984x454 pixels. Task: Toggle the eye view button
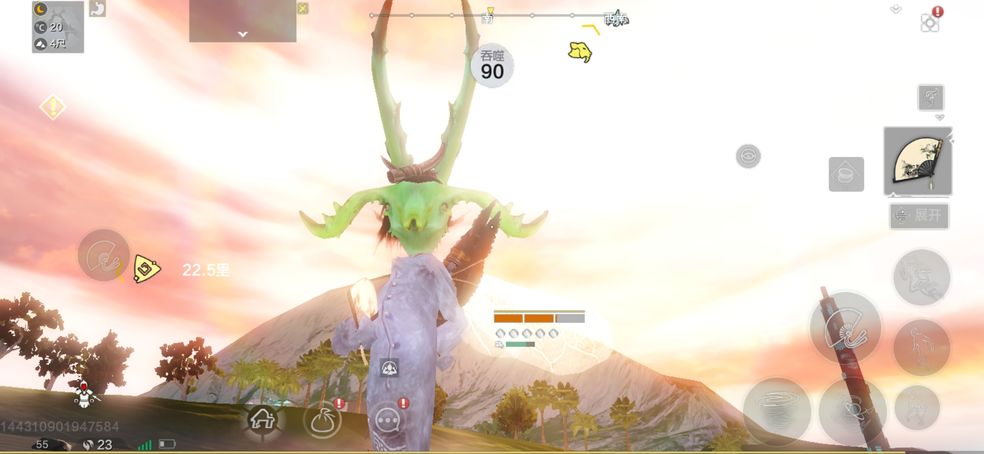point(748,156)
